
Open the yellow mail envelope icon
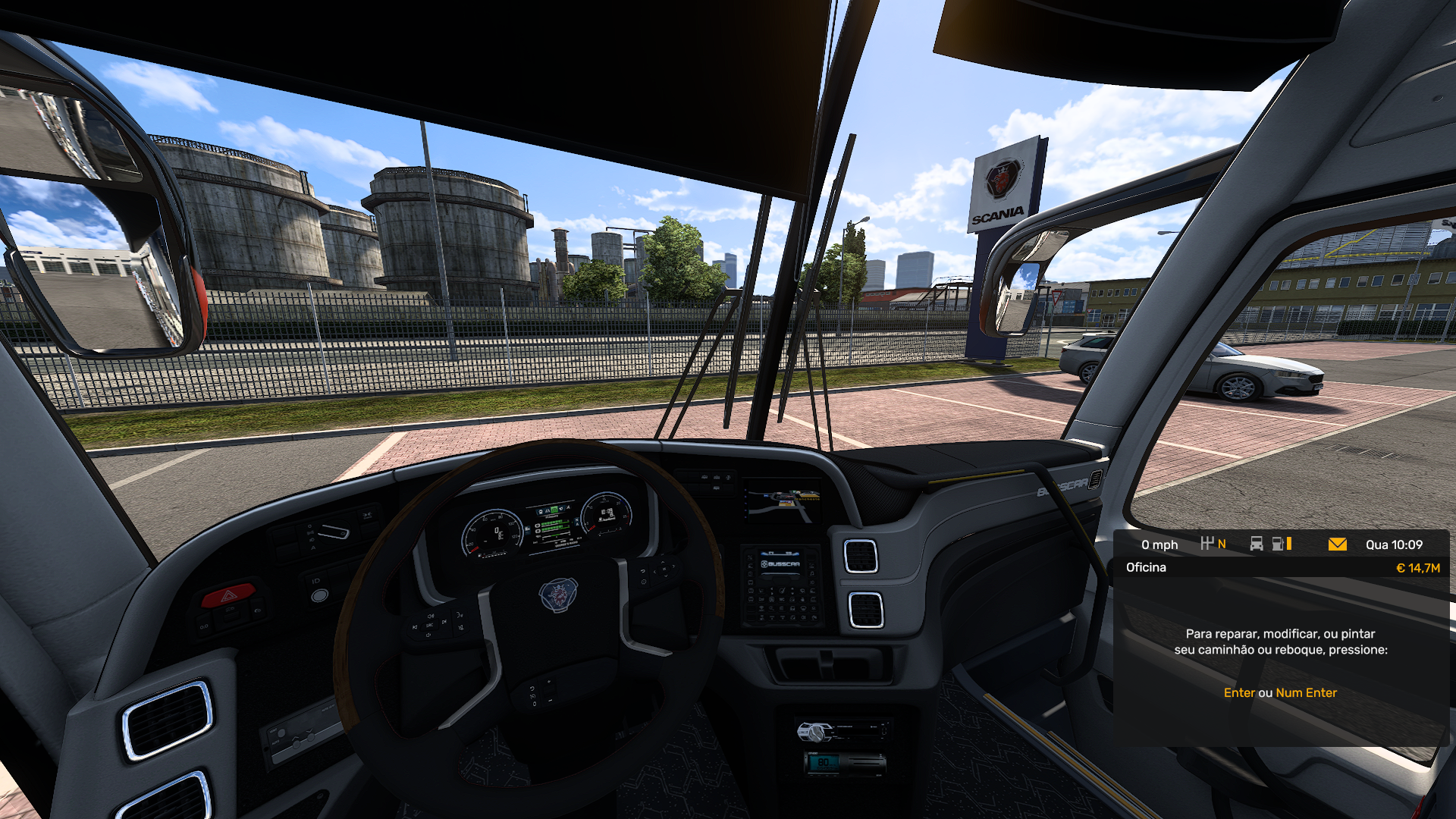point(1338,544)
